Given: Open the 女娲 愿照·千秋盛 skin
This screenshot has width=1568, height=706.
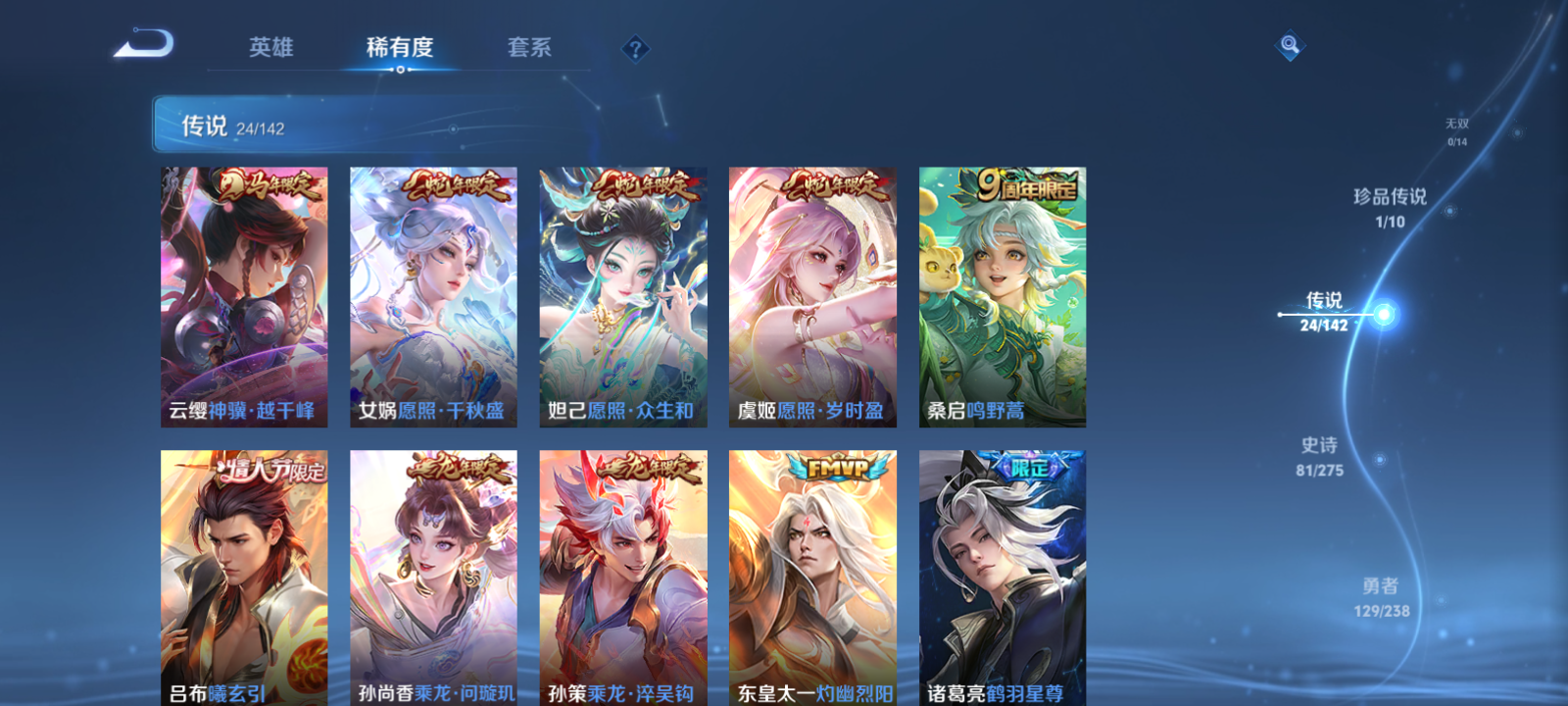Looking at the screenshot, I should (x=431, y=294).
